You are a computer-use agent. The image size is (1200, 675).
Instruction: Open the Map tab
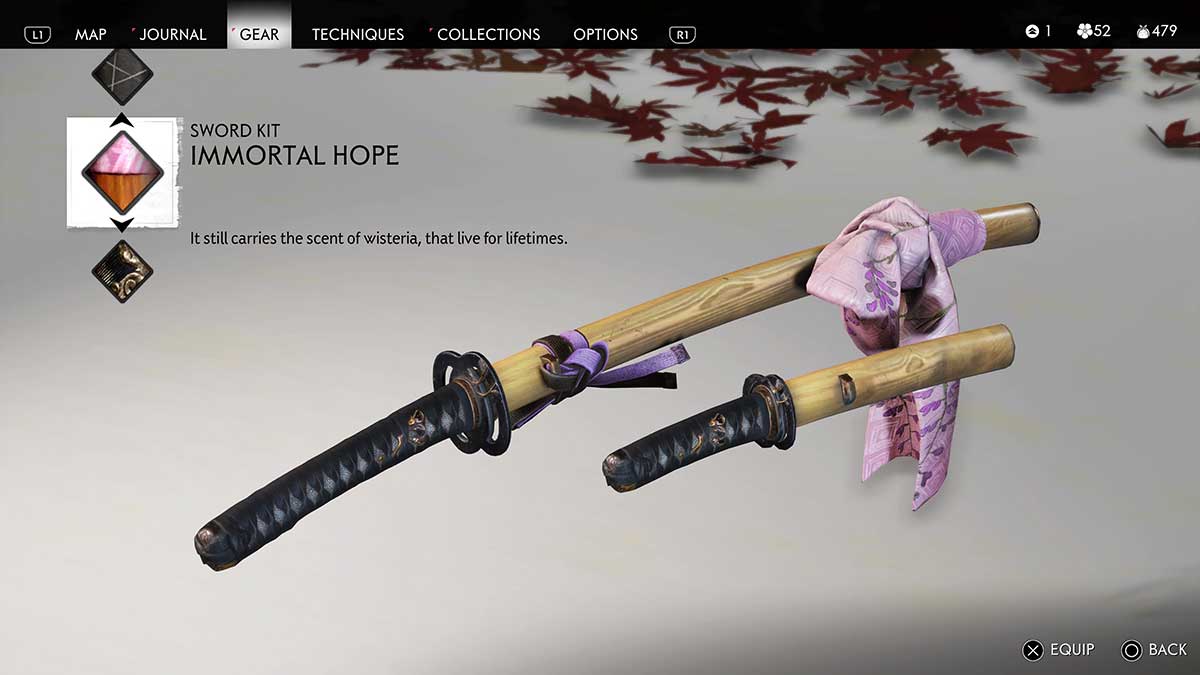tap(90, 34)
